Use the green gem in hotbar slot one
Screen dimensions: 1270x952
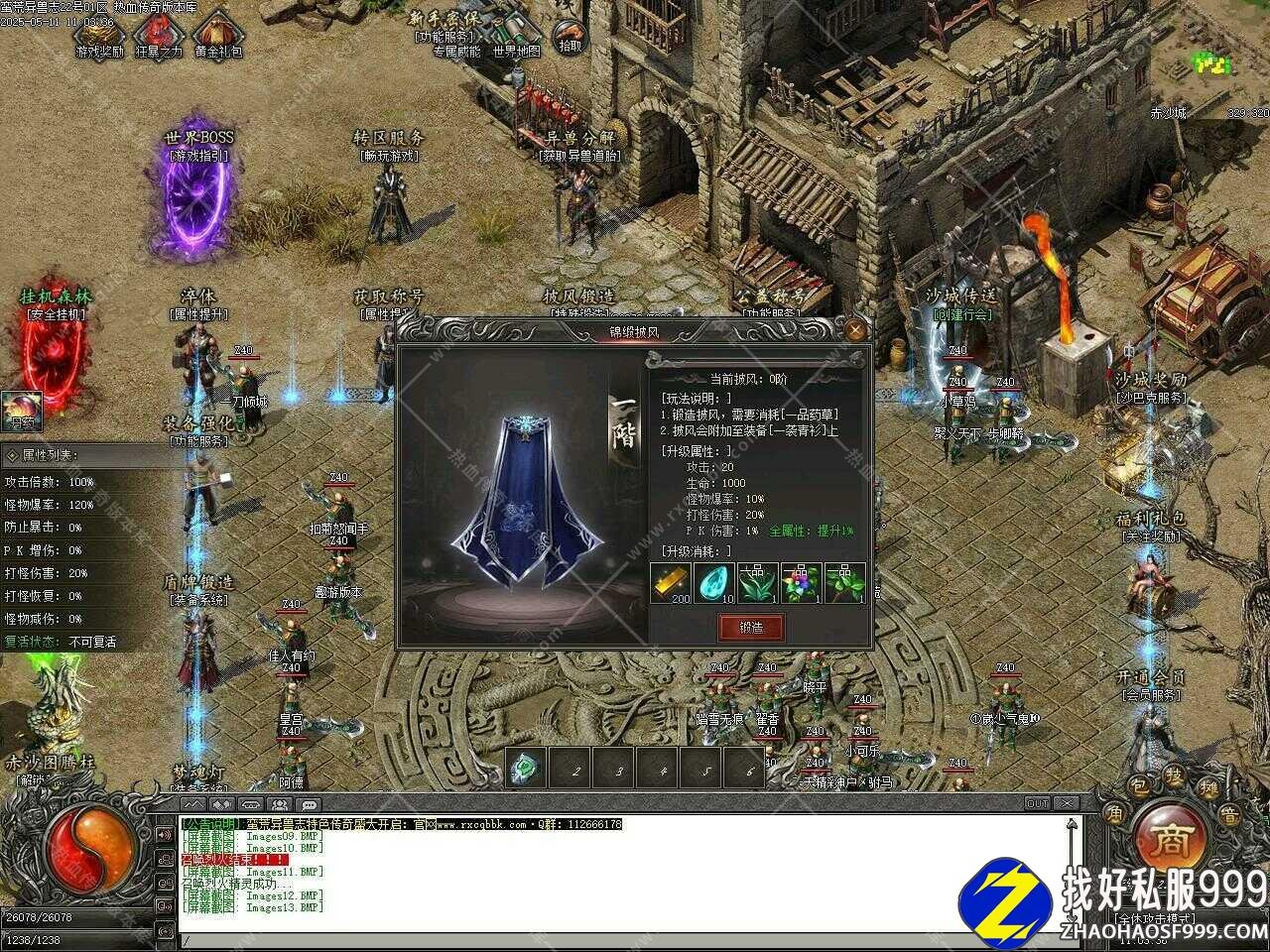[527, 768]
